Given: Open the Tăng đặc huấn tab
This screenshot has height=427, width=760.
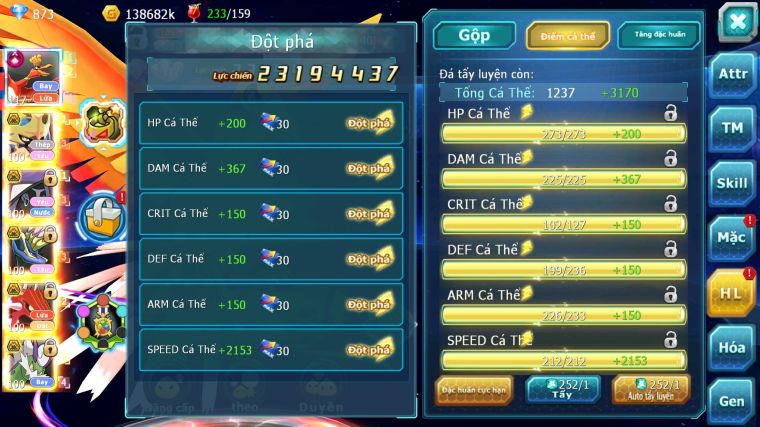Looking at the screenshot, I should tap(658, 35).
